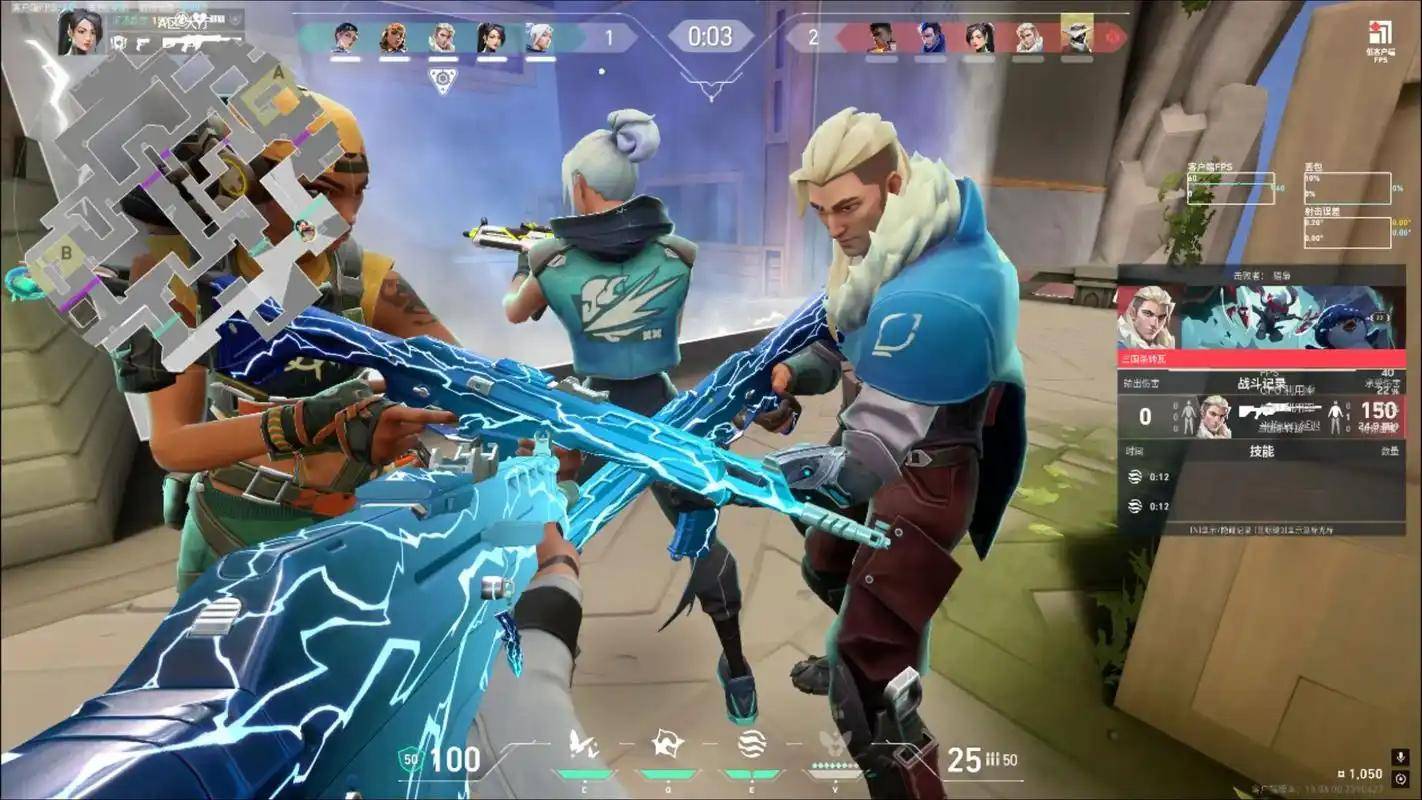Click the shotgun damage row in combat report
This screenshot has height=800, width=1422.
[1261, 415]
